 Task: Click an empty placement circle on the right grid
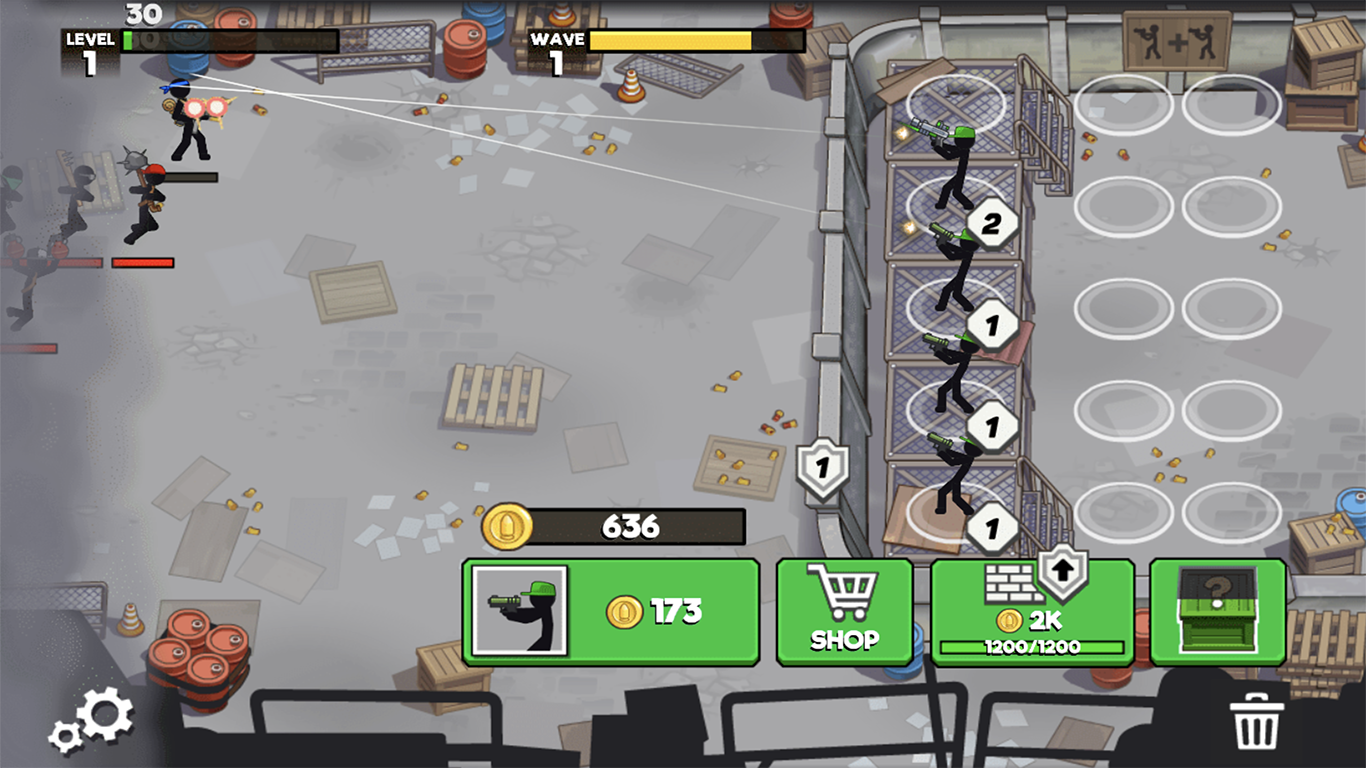[x=1122, y=305]
